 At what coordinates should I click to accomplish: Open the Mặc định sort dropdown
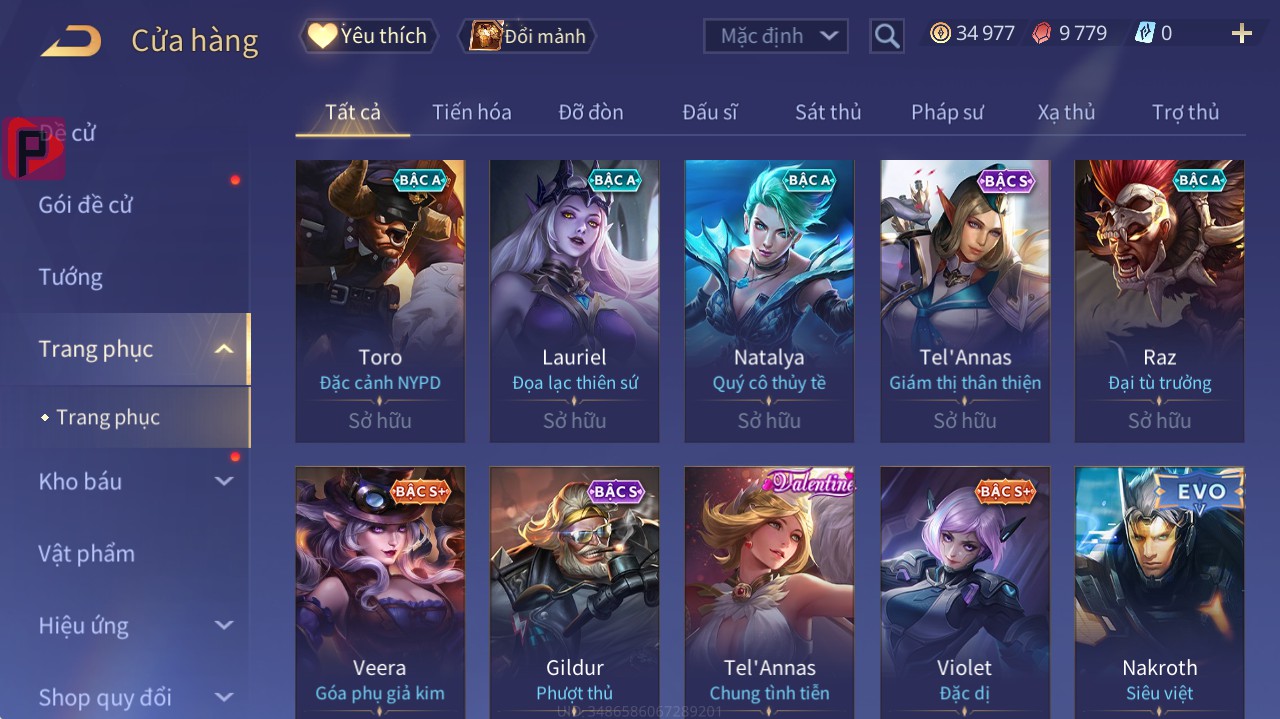(776, 36)
